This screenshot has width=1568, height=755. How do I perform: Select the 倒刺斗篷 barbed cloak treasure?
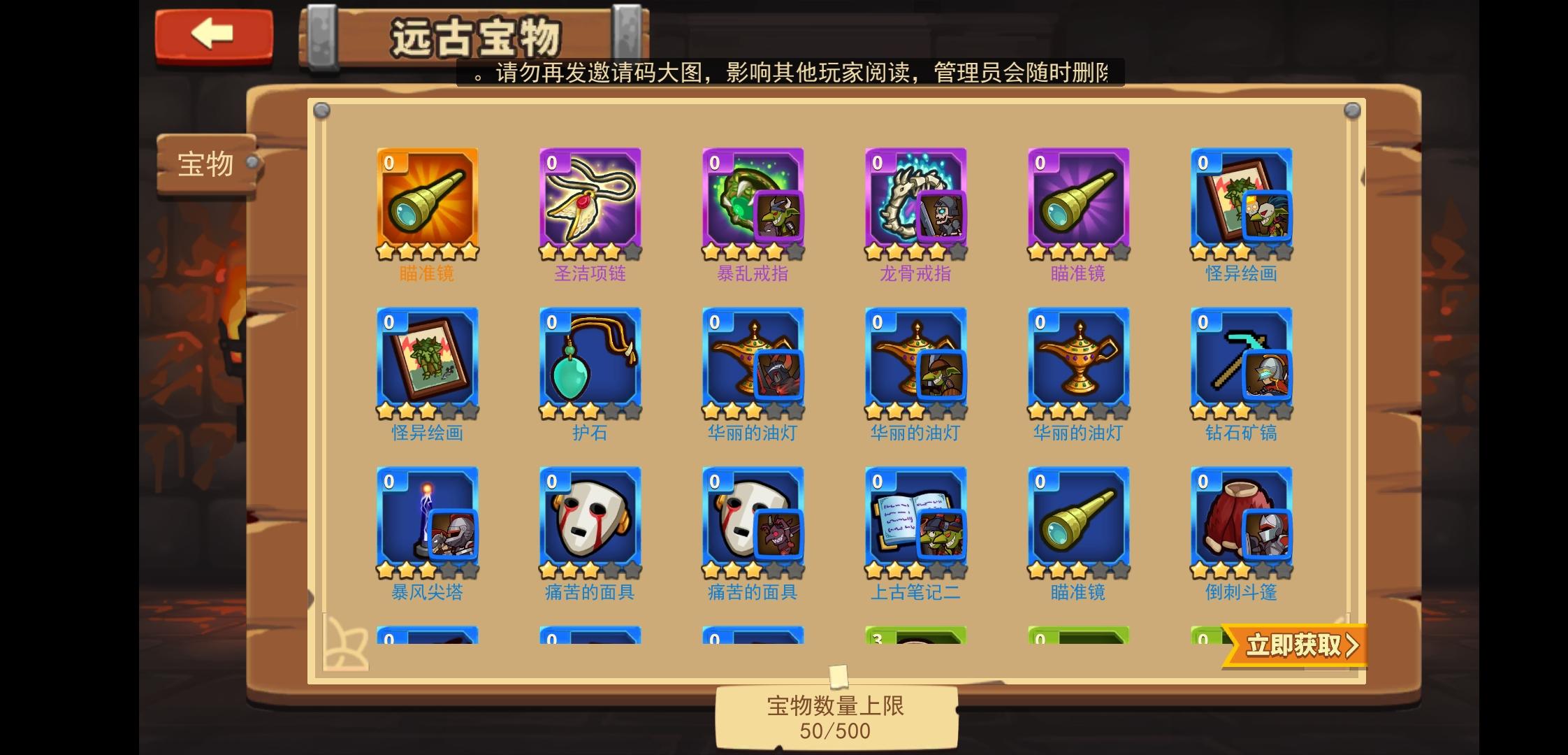click(x=1241, y=521)
